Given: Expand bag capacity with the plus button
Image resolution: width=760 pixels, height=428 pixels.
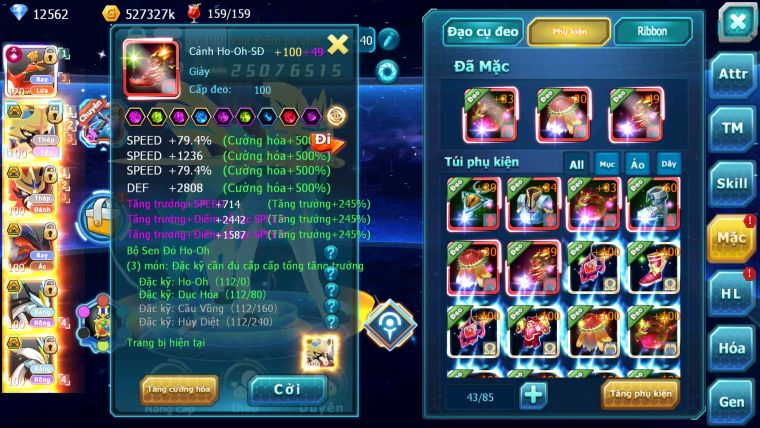Looking at the screenshot, I should pyautogui.click(x=533, y=394).
